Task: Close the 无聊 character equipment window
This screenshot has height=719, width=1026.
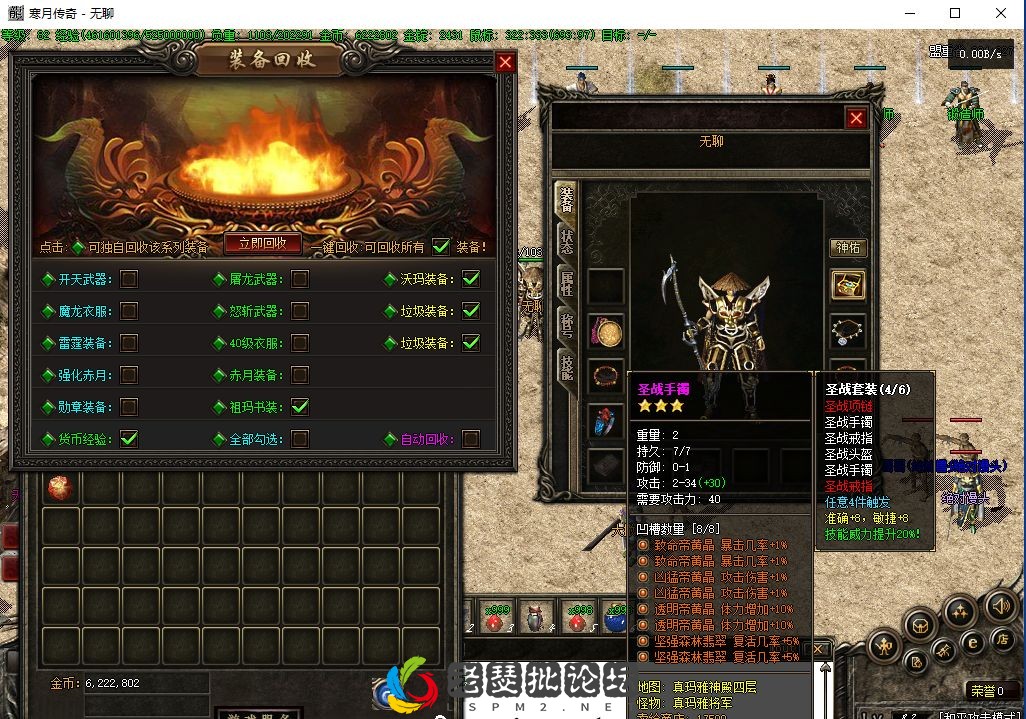Action: coord(856,118)
